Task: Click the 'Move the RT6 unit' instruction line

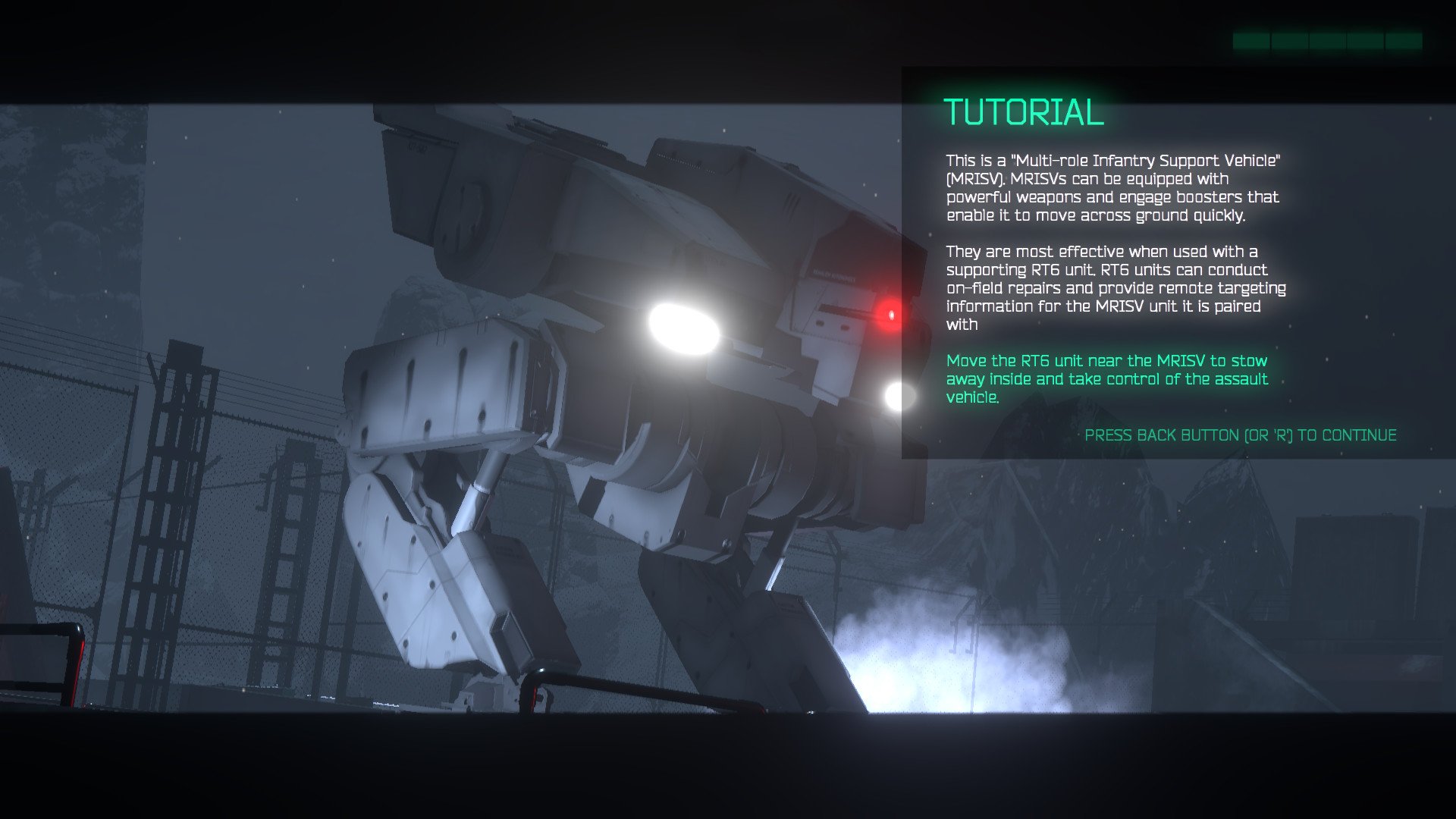Action: tap(1106, 361)
